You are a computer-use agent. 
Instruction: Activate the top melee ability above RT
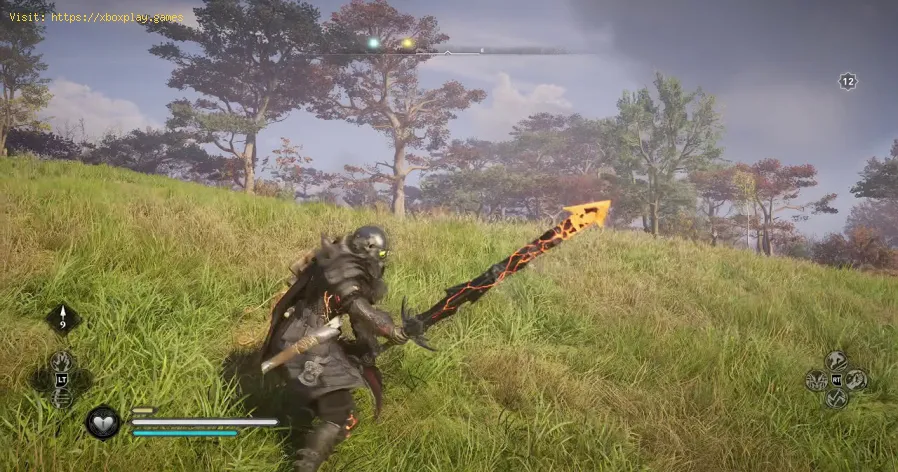(836, 361)
